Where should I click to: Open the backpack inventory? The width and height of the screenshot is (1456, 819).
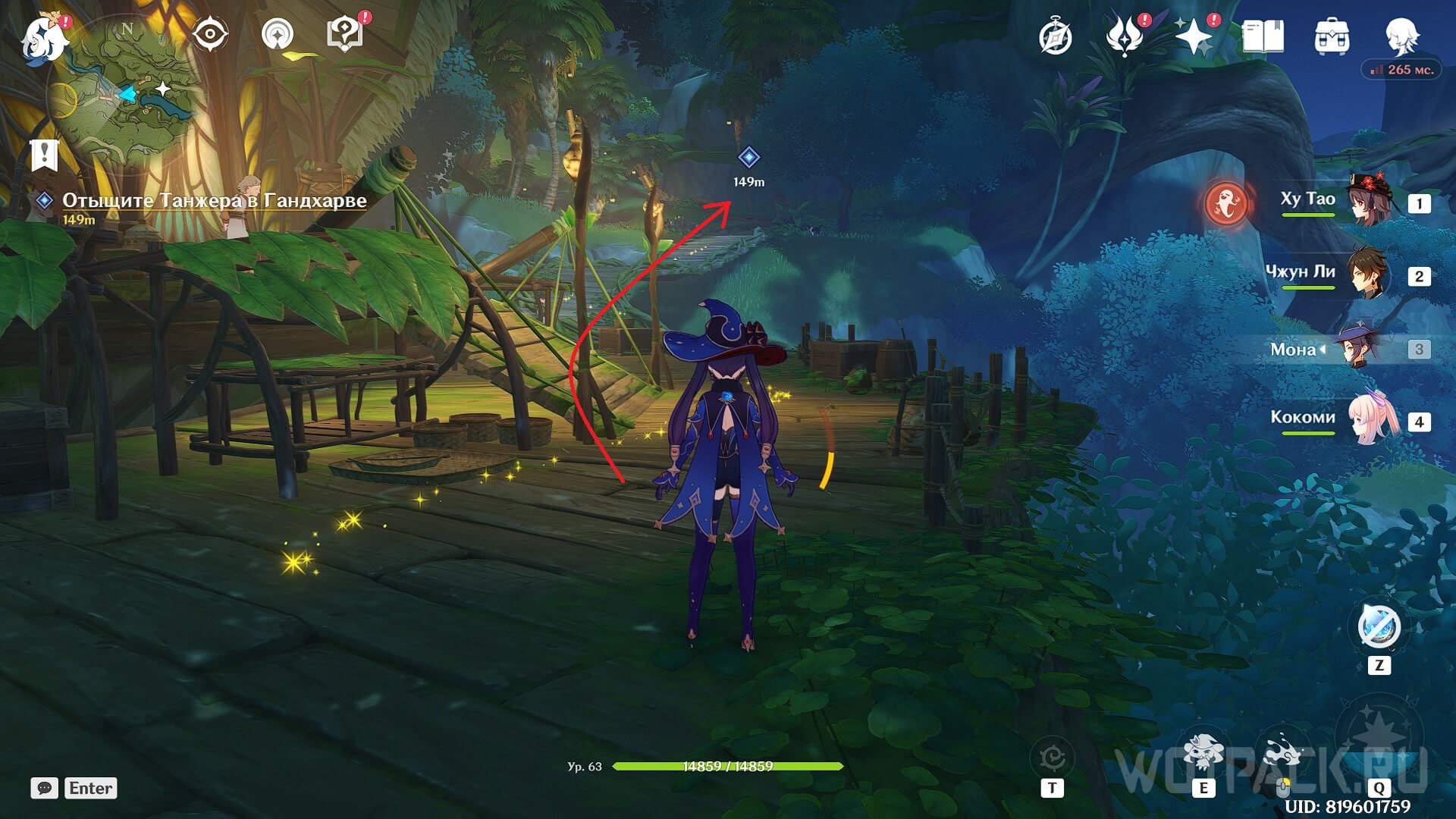coord(1332,36)
